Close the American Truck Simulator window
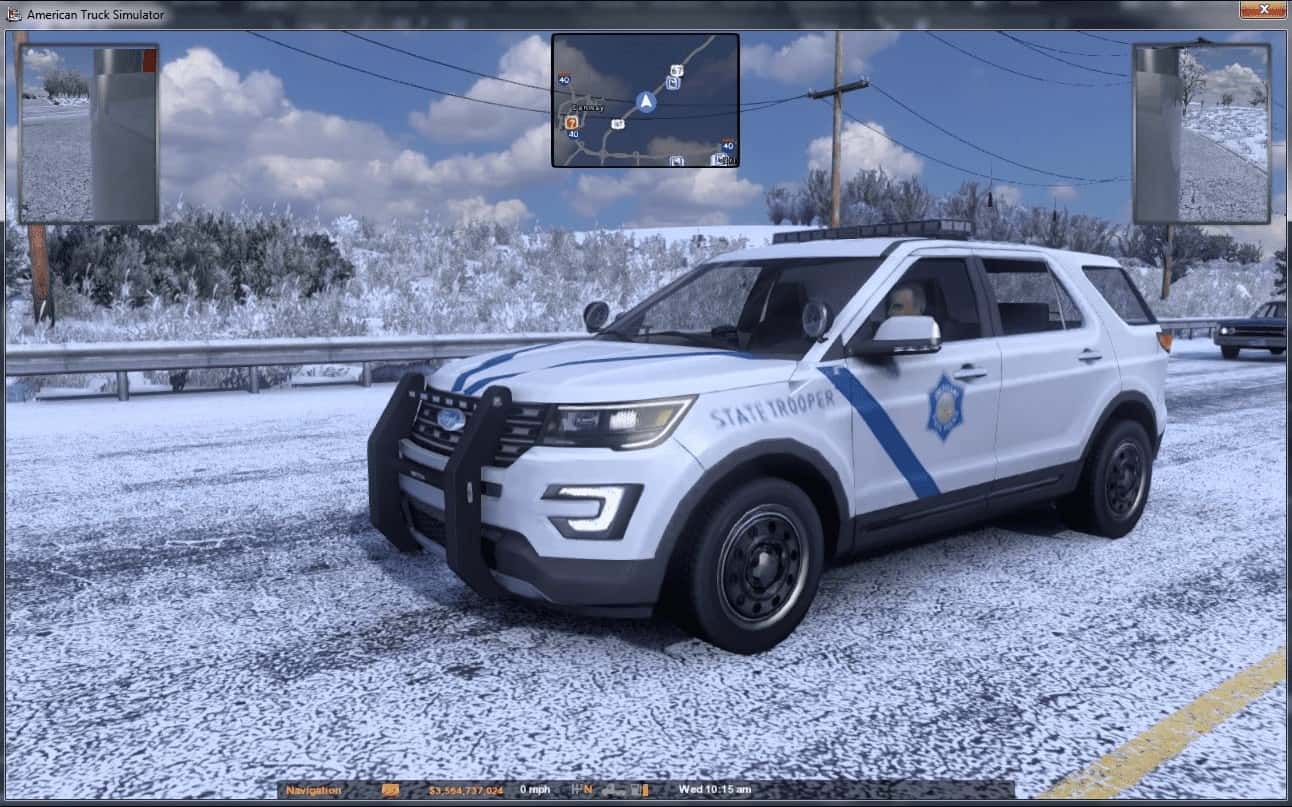Viewport: 1292px width, 807px height. [x=1262, y=10]
